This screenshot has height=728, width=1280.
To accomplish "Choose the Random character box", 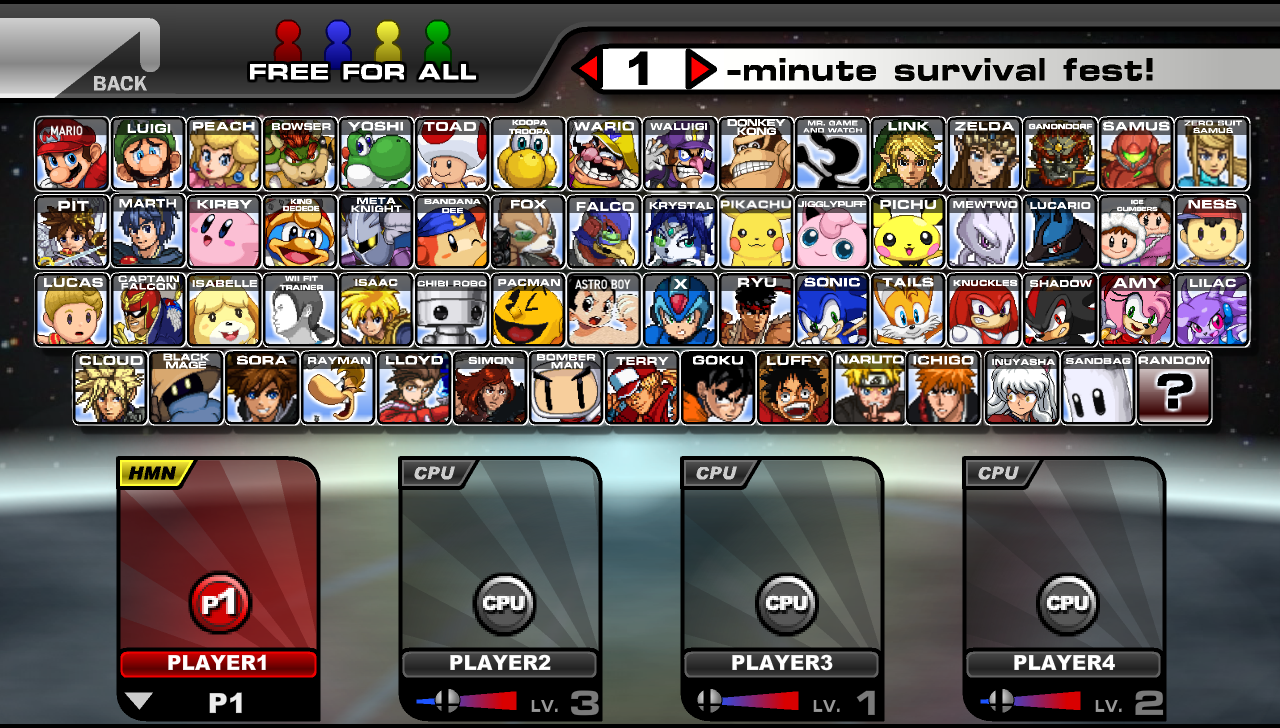I will (x=1174, y=388).
